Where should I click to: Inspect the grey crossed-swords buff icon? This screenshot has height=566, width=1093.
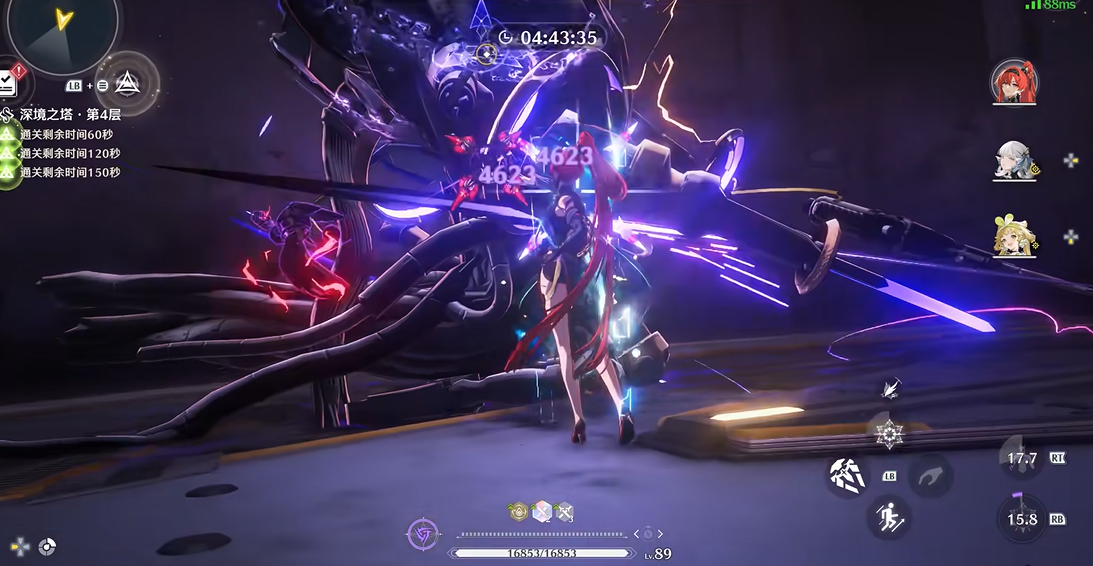[564, 512]
